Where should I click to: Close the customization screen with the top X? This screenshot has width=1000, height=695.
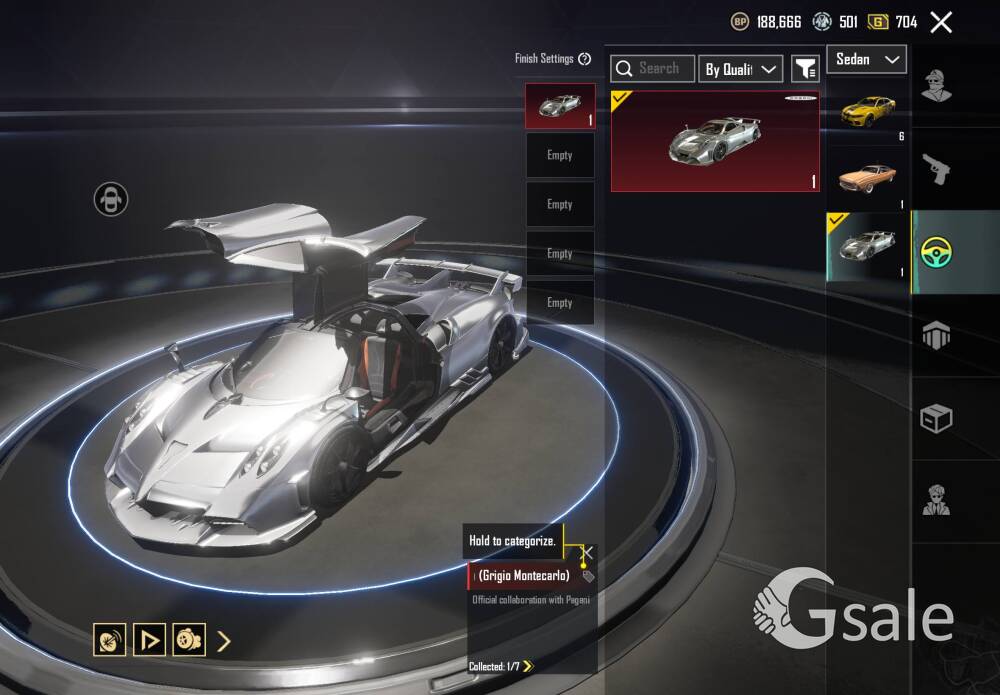click(x=940, y=22)
